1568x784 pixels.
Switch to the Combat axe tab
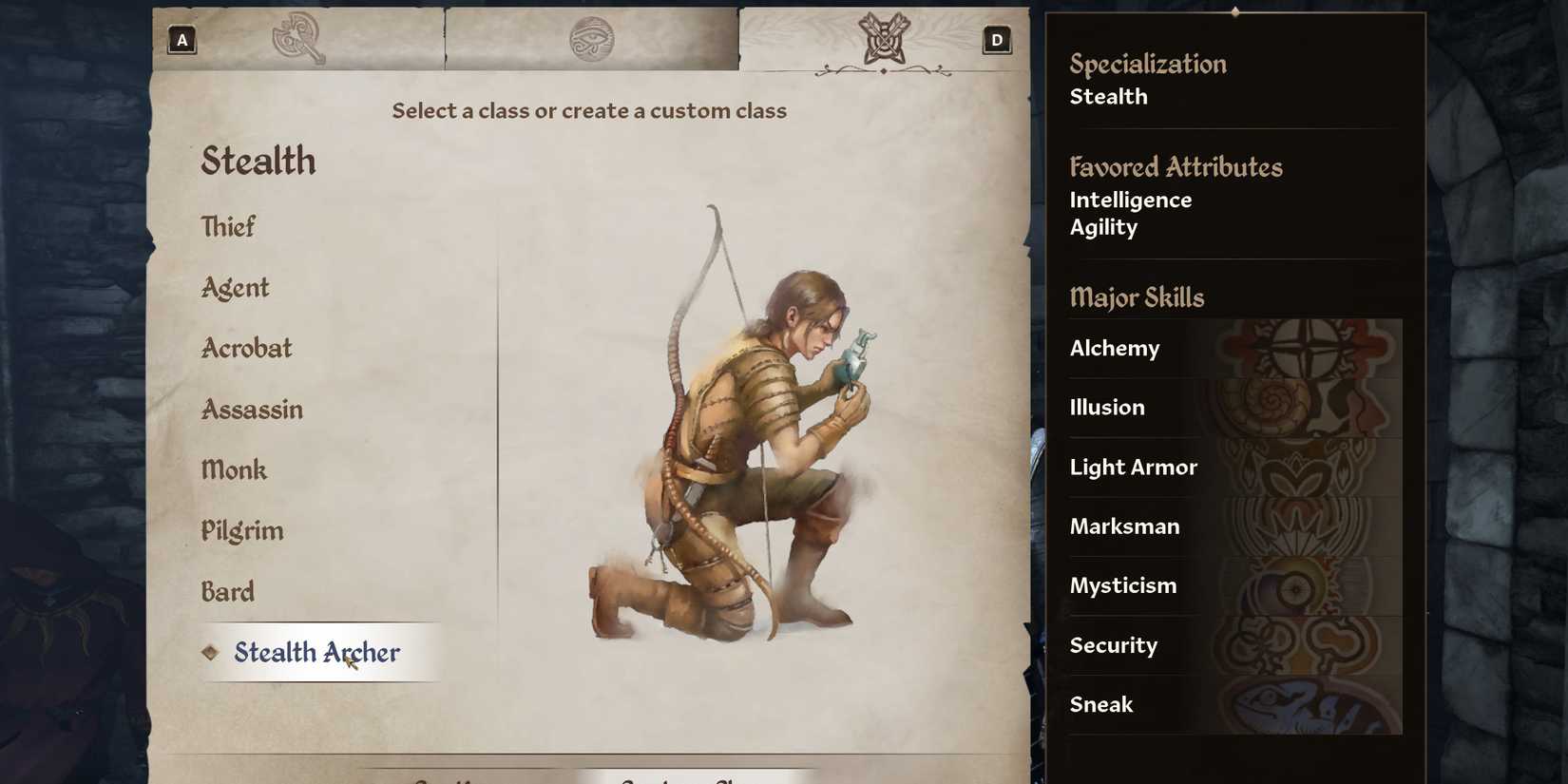point(297,35)
